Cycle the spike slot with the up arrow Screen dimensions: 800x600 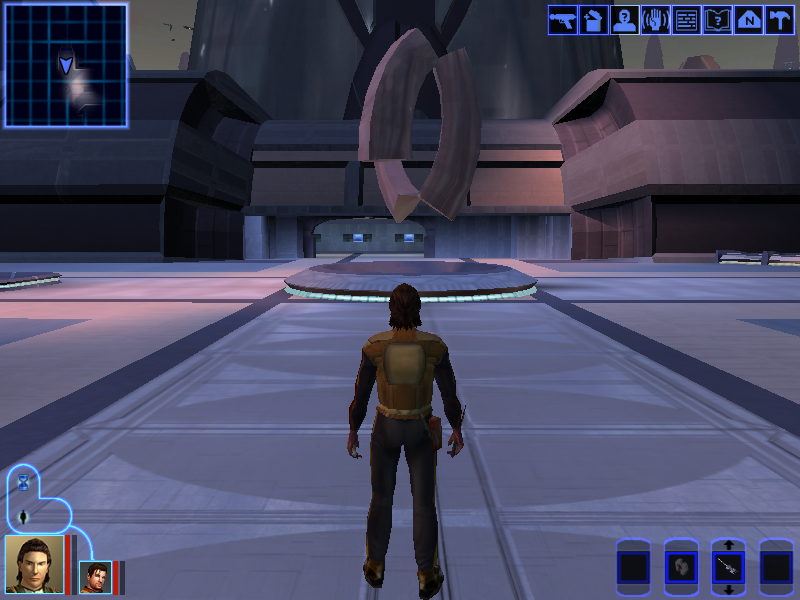point(729,546)
